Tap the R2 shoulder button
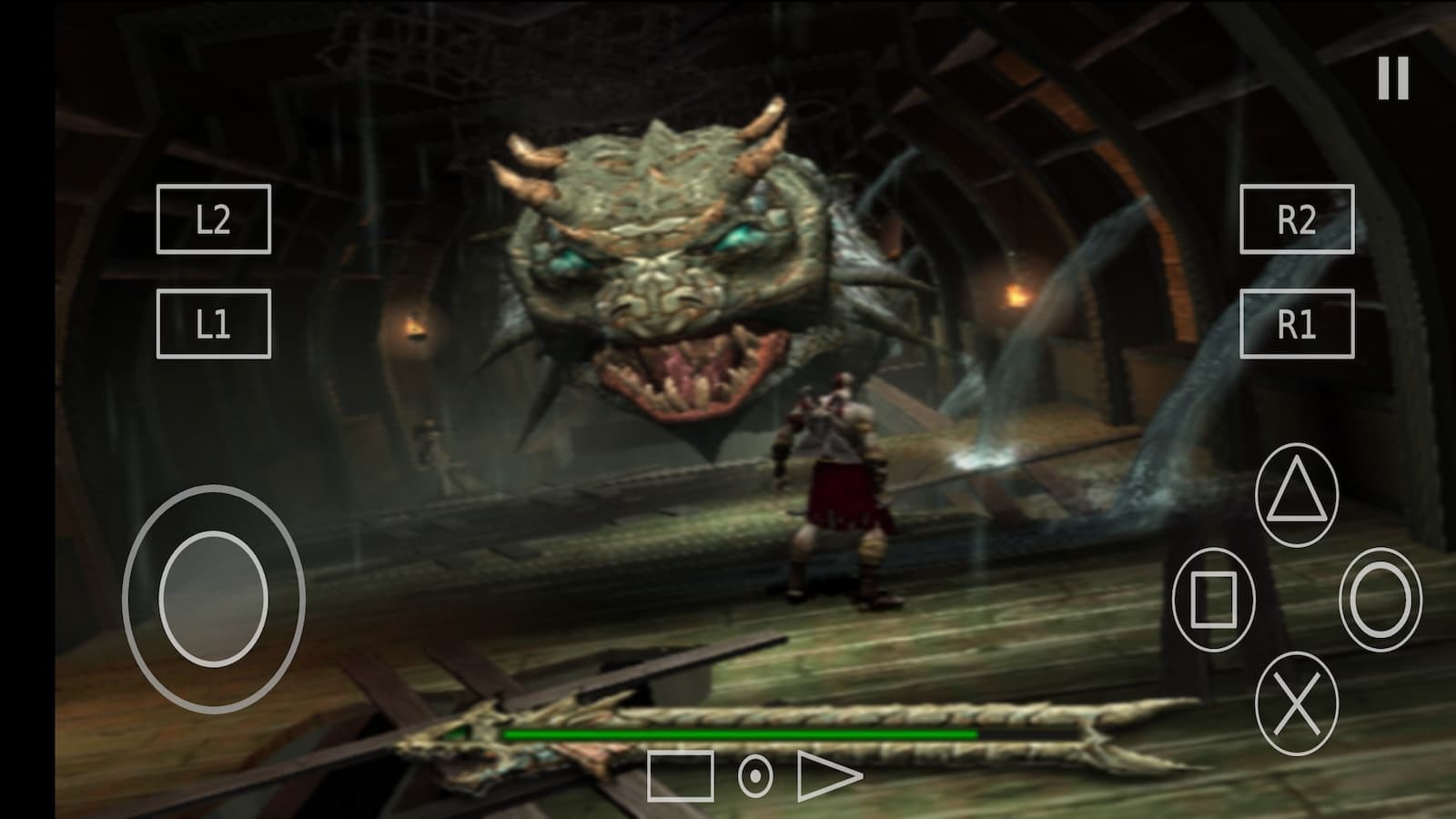Image resolution: width=1456 pixels, height=819 pixels. (x=1297, y=219)
